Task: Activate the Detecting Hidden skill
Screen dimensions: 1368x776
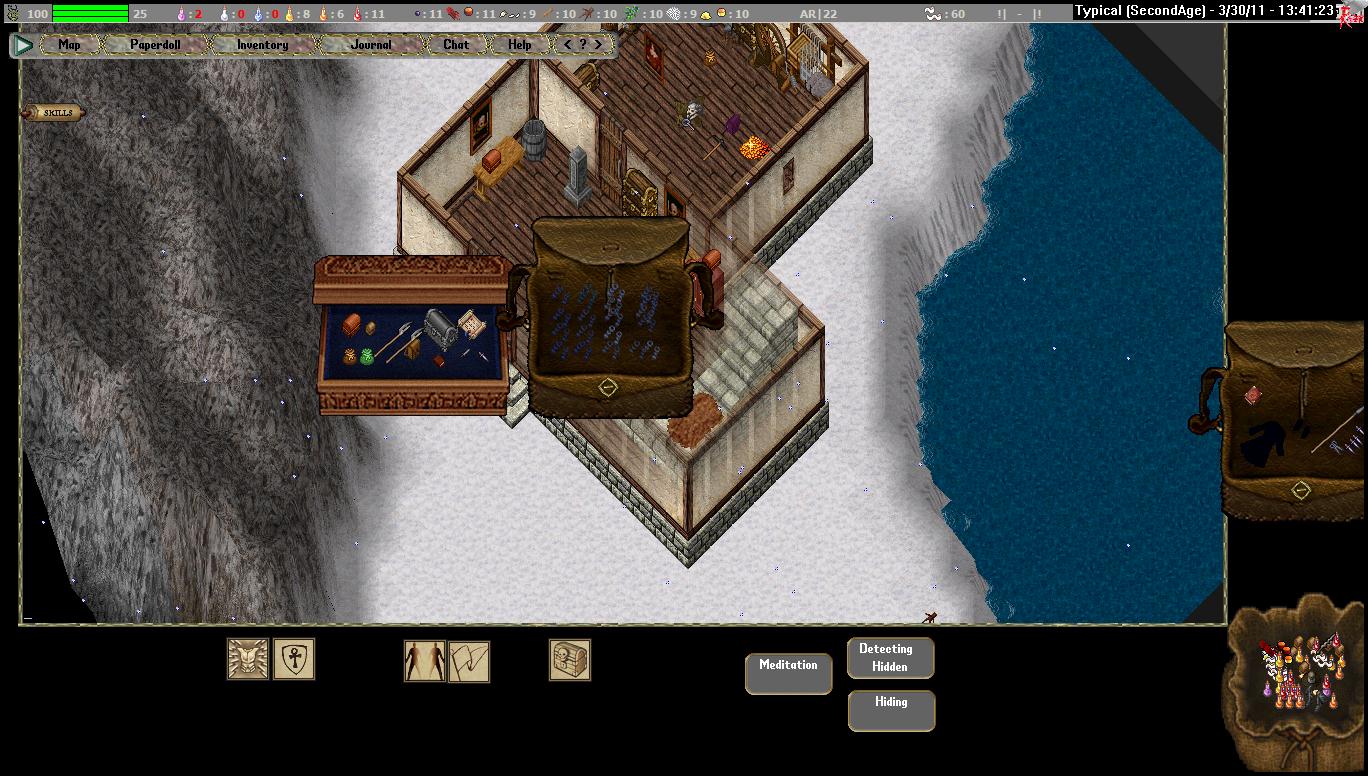Action: click(x=890, y=658)
